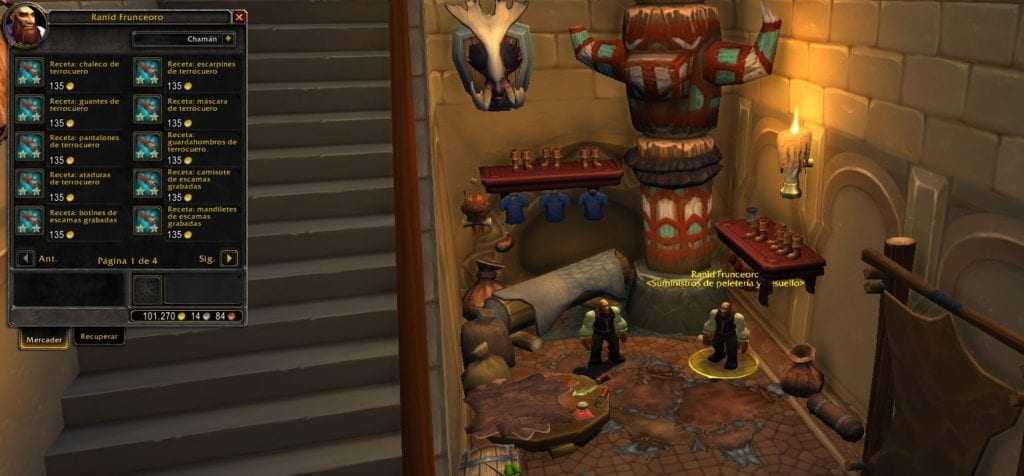
Task: Switch to the Recuperar tab
Action: click(100, 337)
